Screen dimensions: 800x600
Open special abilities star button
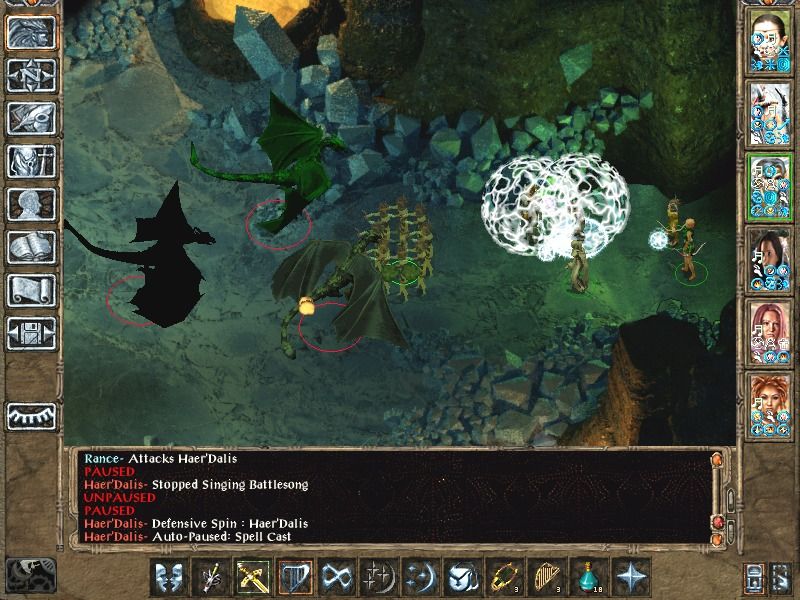(x=630, y=578)
